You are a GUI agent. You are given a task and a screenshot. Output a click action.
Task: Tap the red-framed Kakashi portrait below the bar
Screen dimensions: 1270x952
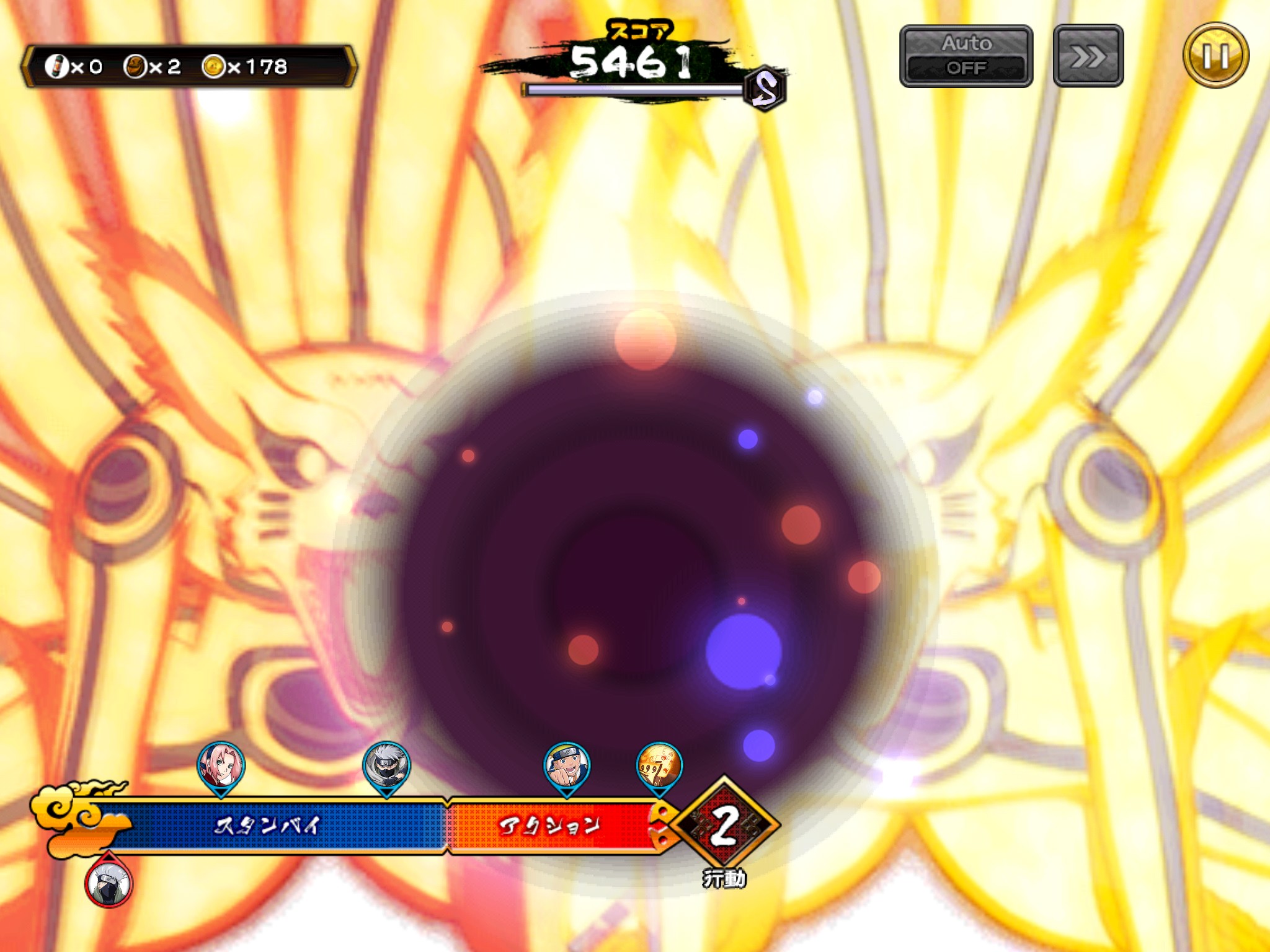pos(109,883)
